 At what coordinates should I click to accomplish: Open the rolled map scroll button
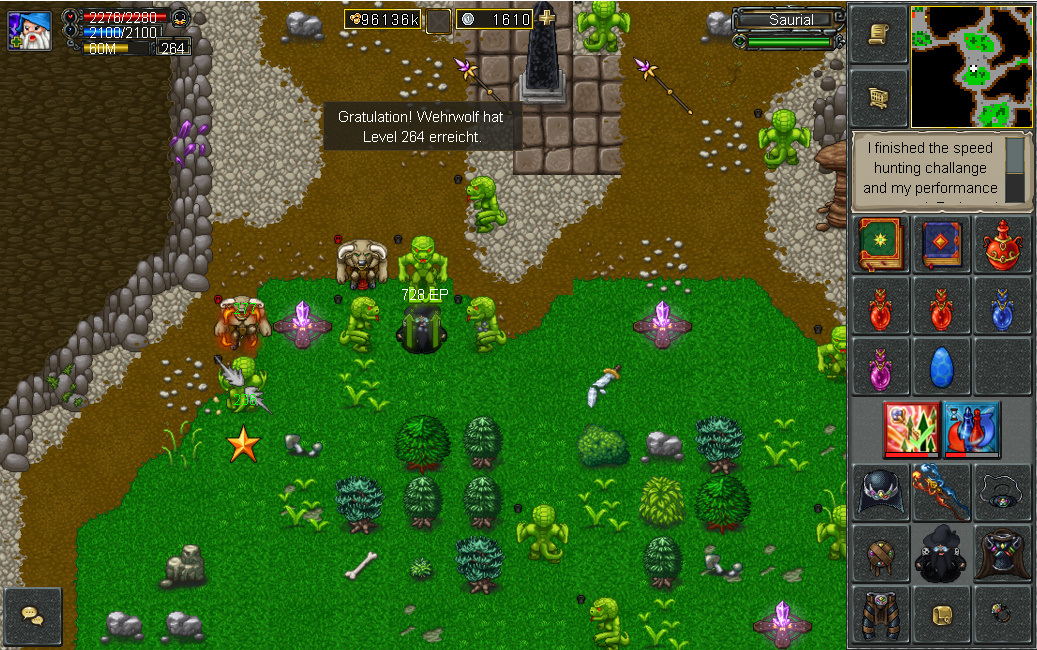pos(879,97)
